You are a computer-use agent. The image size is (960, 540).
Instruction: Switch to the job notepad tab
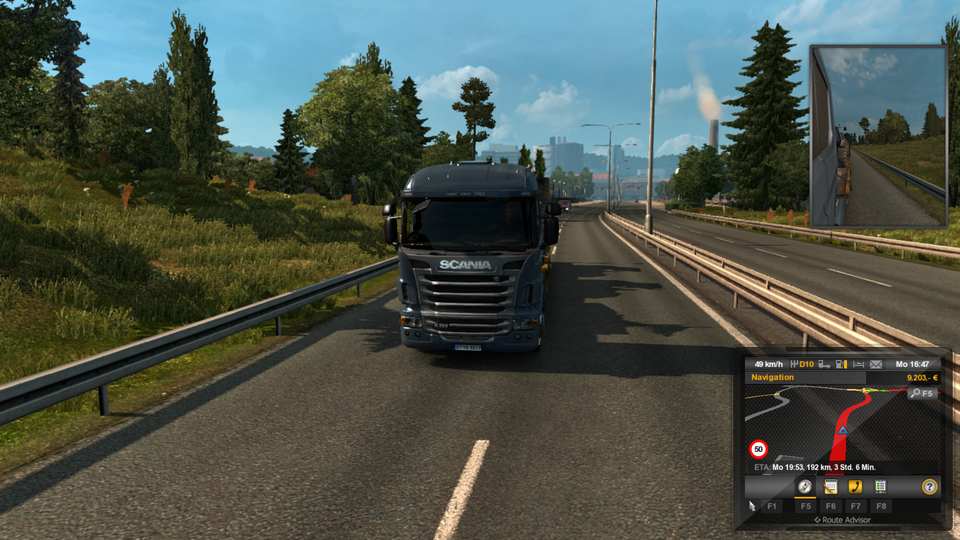[830, 486]
